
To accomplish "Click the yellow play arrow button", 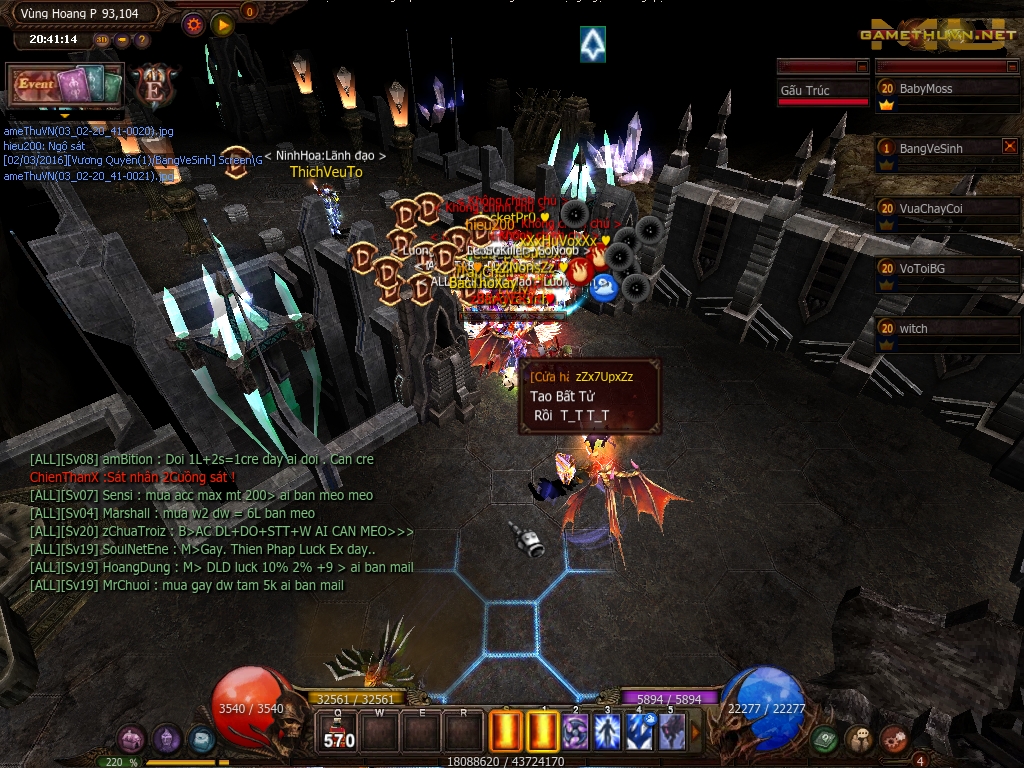I will pyautogui.click(x=222, y=25).
